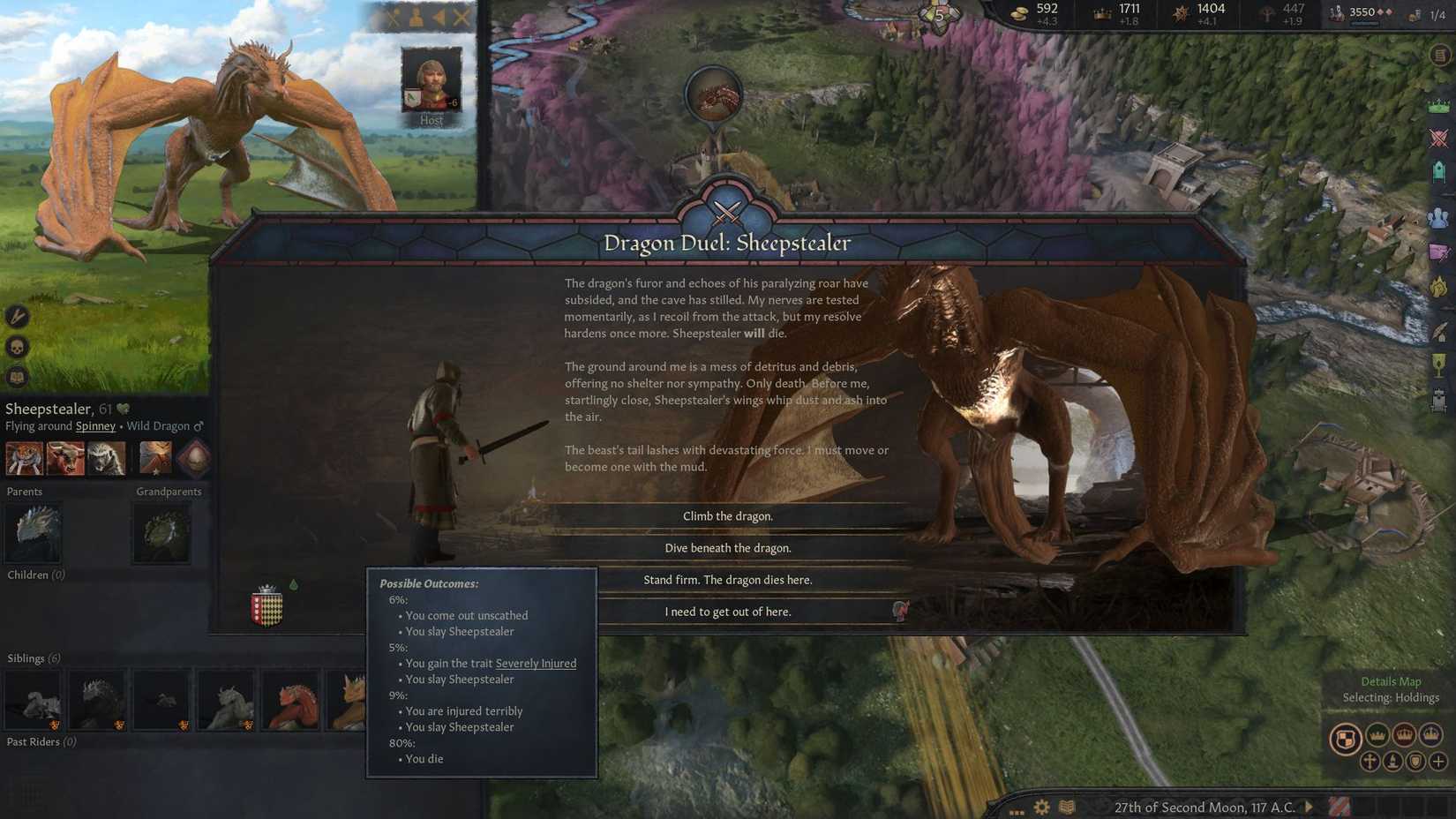1456x819 pixels.
Task: Toggle the Holdings map mode shield
Action: click(x=1346, y=736)
